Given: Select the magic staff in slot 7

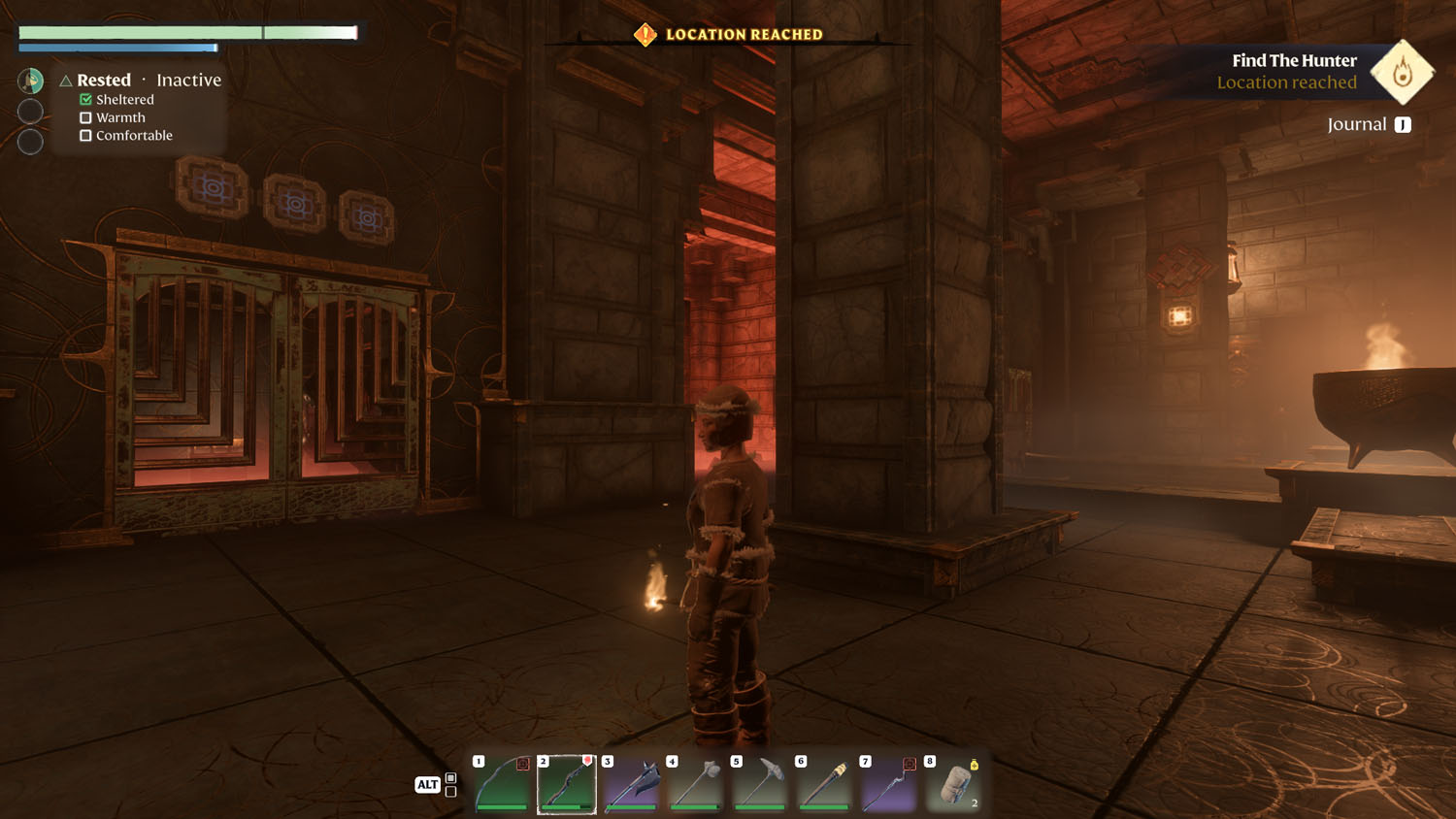Looking at the screenshot, I should click(889, 784).
